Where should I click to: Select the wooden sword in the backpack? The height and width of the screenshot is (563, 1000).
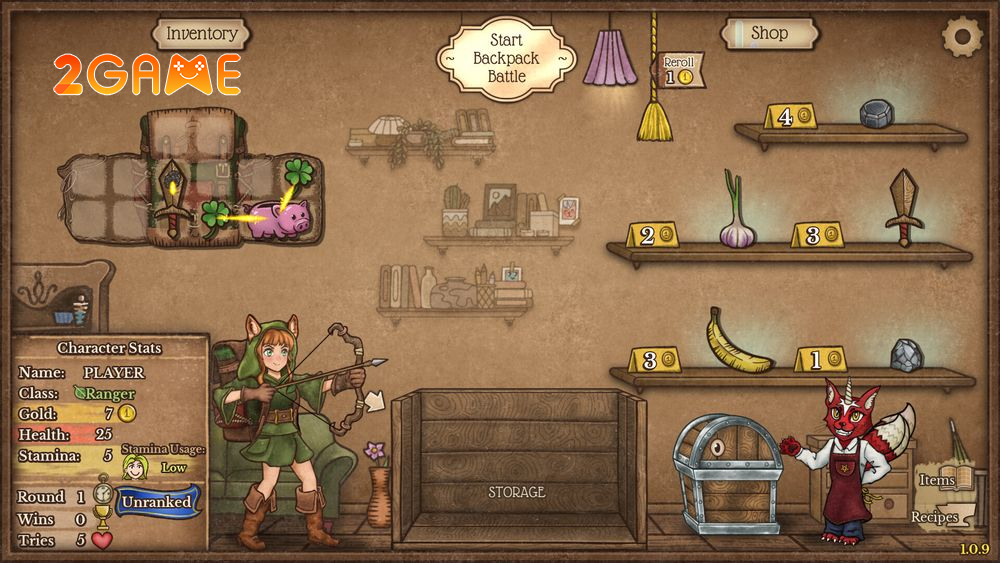(172, 198)
